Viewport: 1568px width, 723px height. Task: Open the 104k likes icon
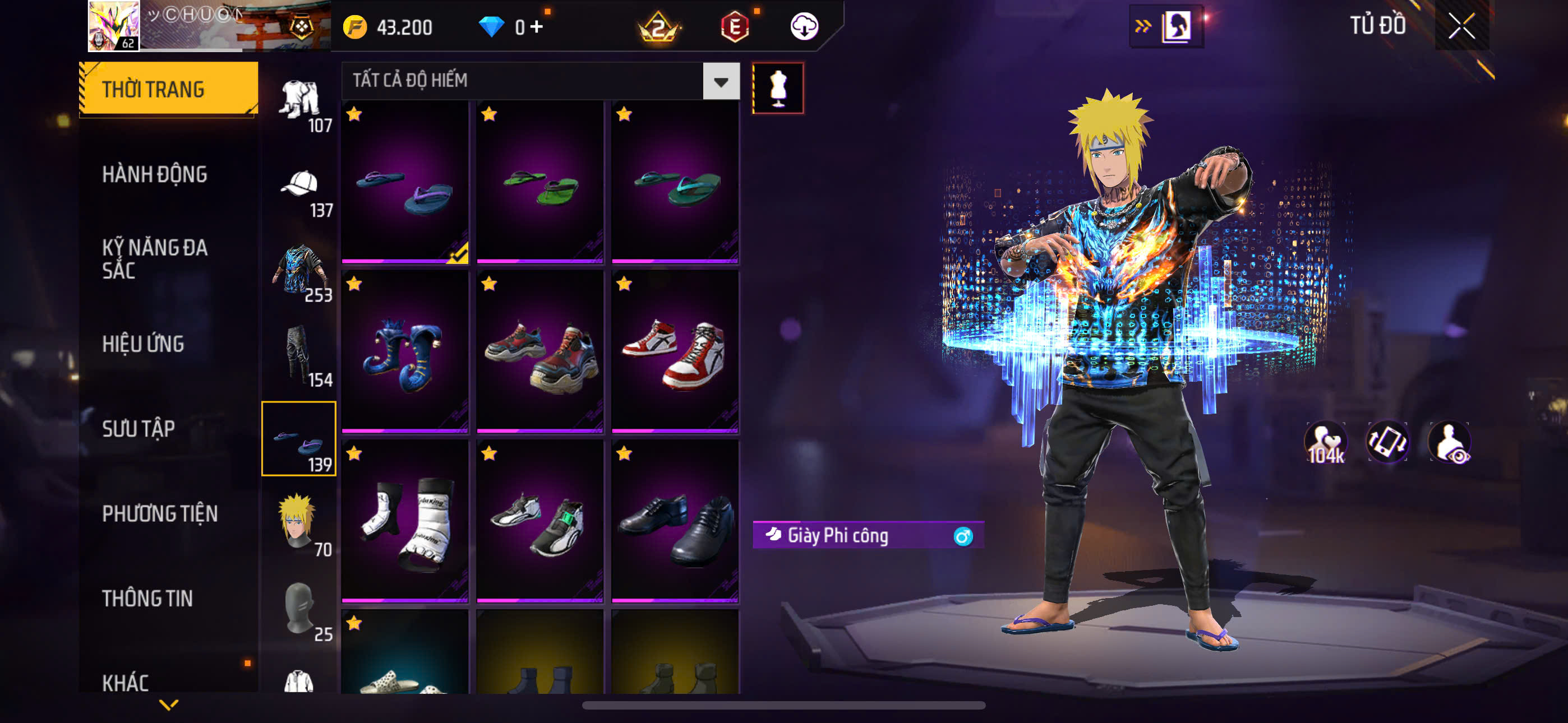tap(1326, 442)
